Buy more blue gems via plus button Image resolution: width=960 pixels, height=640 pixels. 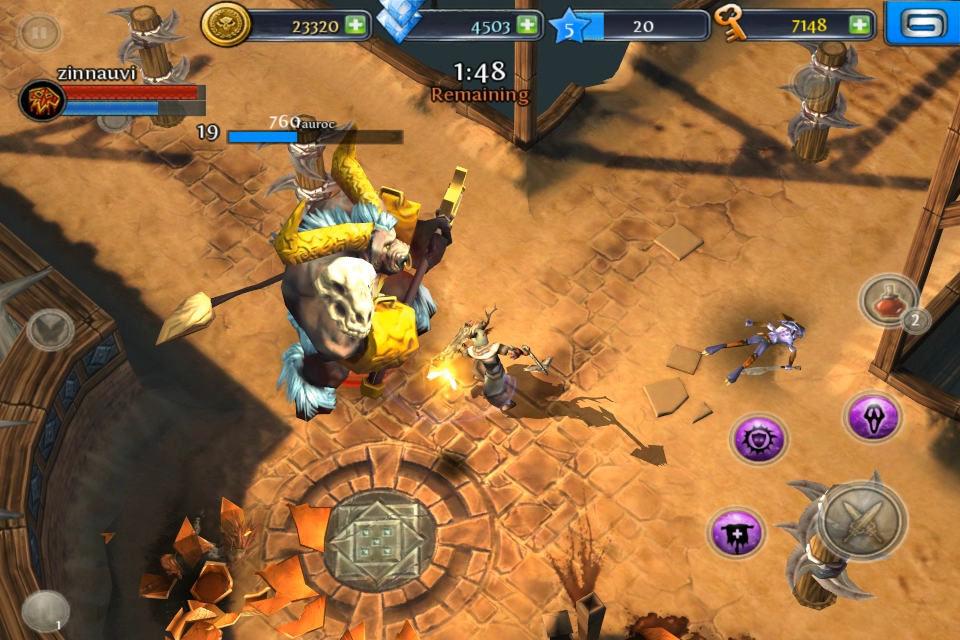(527, 26)
